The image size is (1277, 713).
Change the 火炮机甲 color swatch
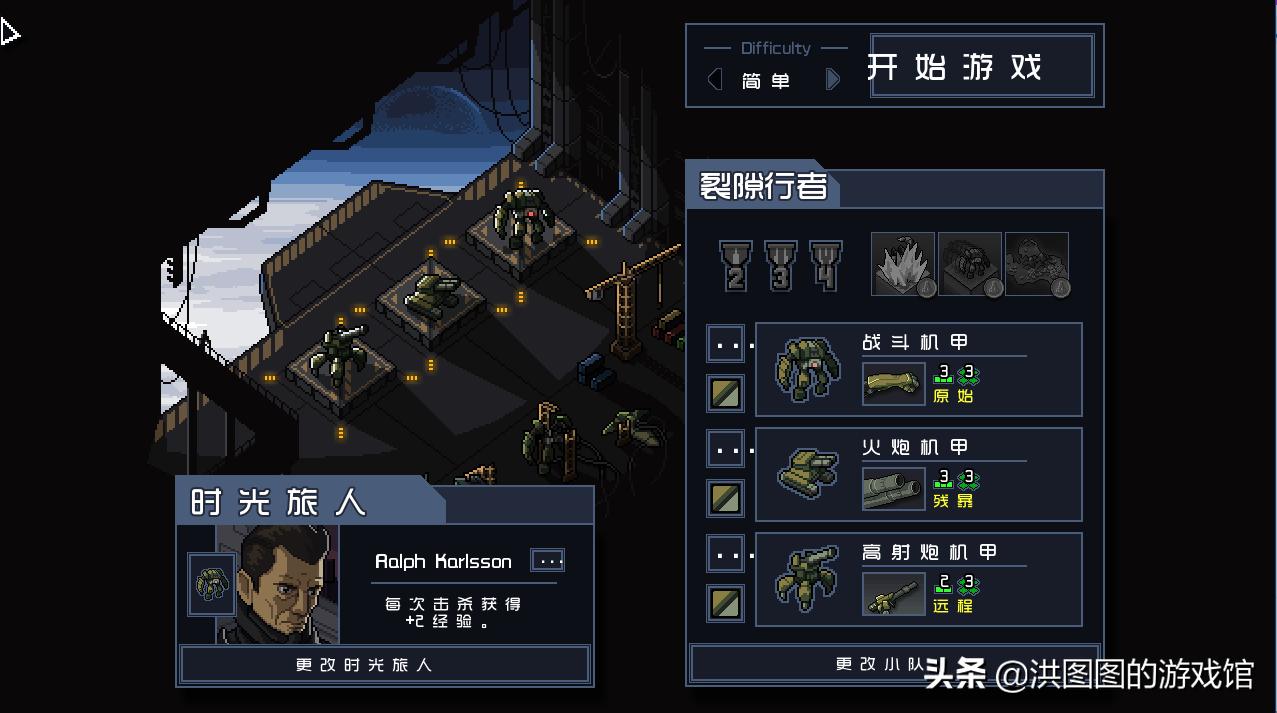725,498
